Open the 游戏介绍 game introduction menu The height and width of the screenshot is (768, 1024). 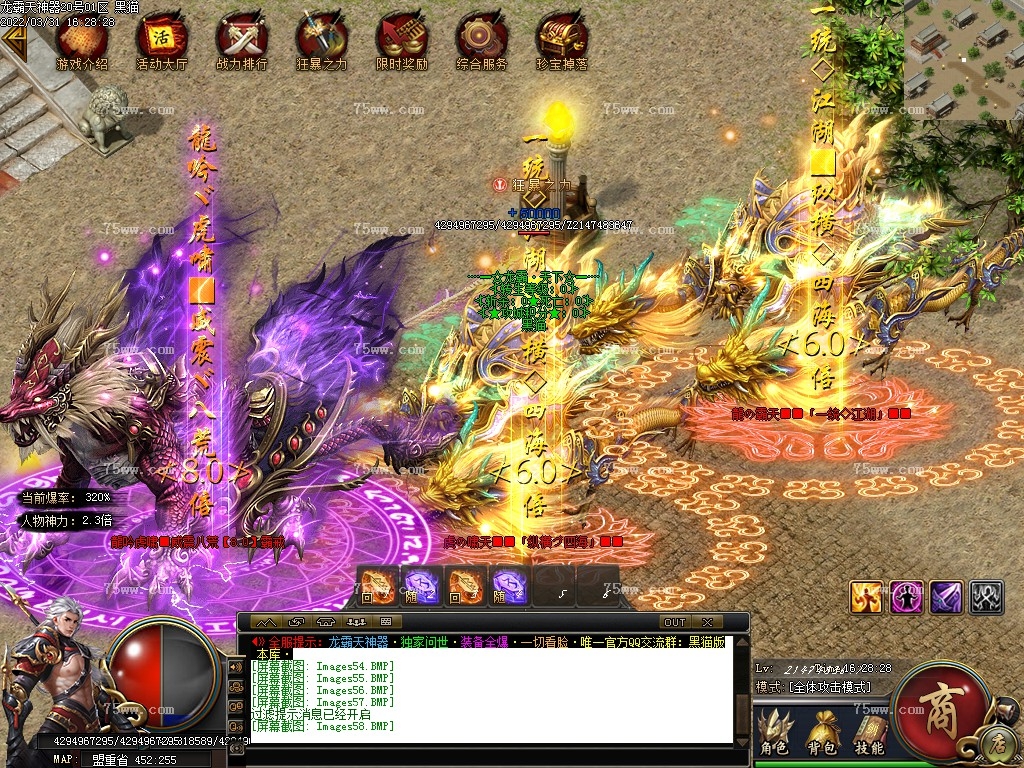(82, 43)
